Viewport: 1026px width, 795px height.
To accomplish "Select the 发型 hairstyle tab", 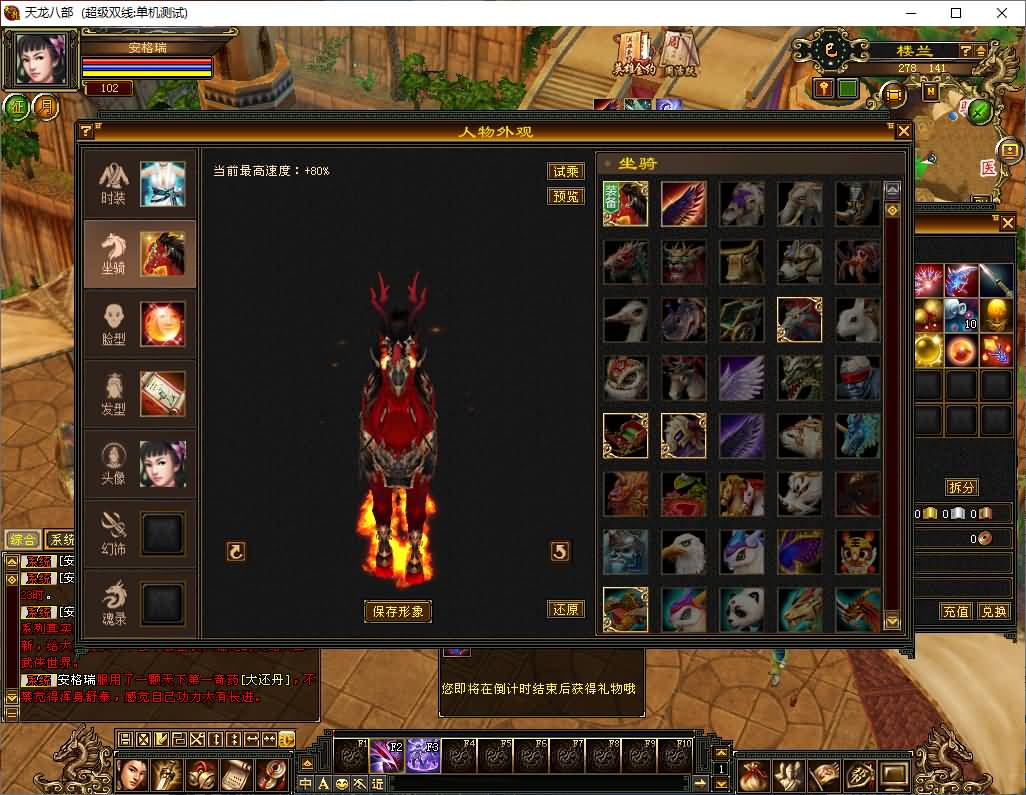I will [x=140, y=394].
